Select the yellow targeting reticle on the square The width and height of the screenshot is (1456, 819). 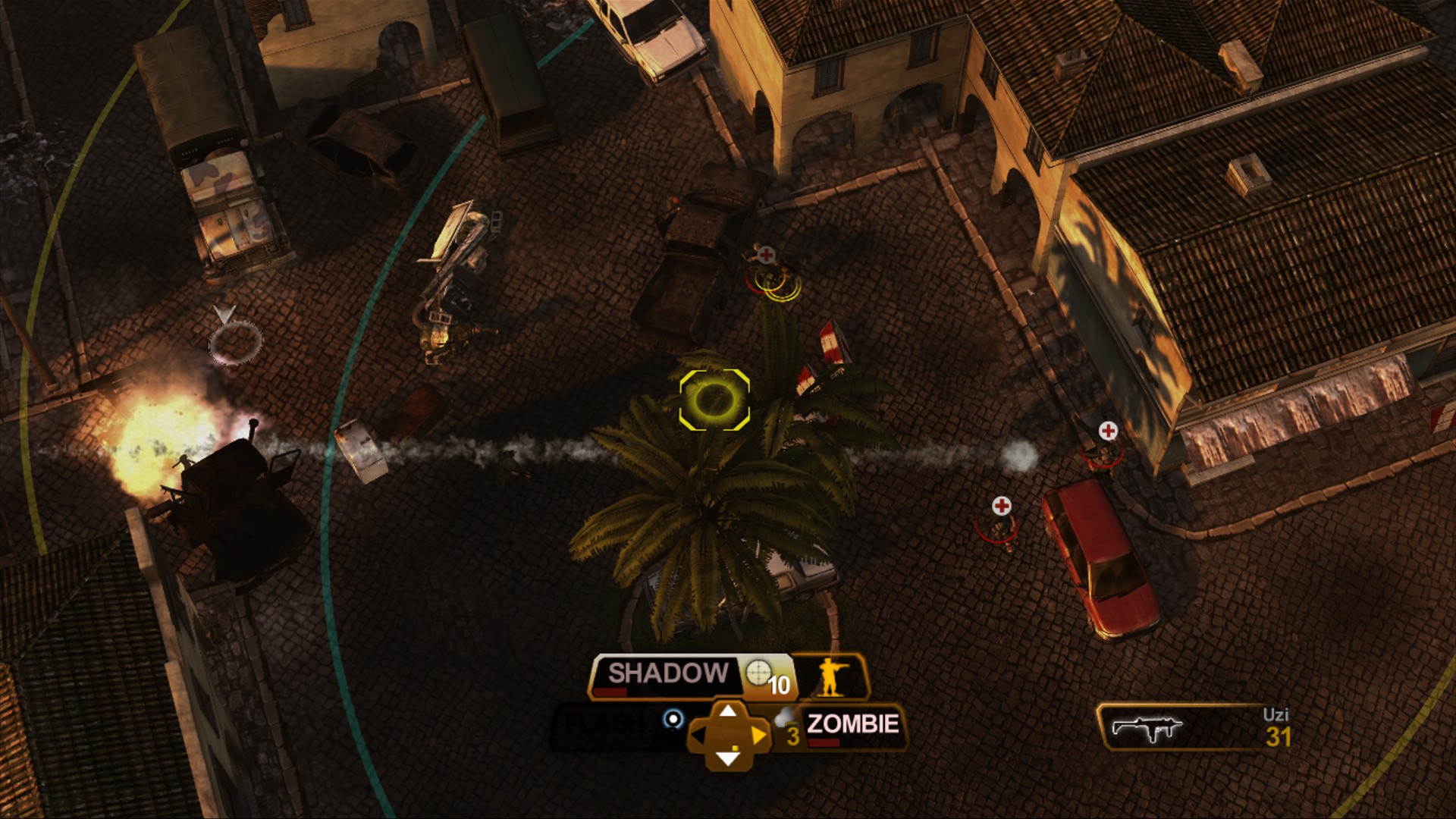click(713, 400)
